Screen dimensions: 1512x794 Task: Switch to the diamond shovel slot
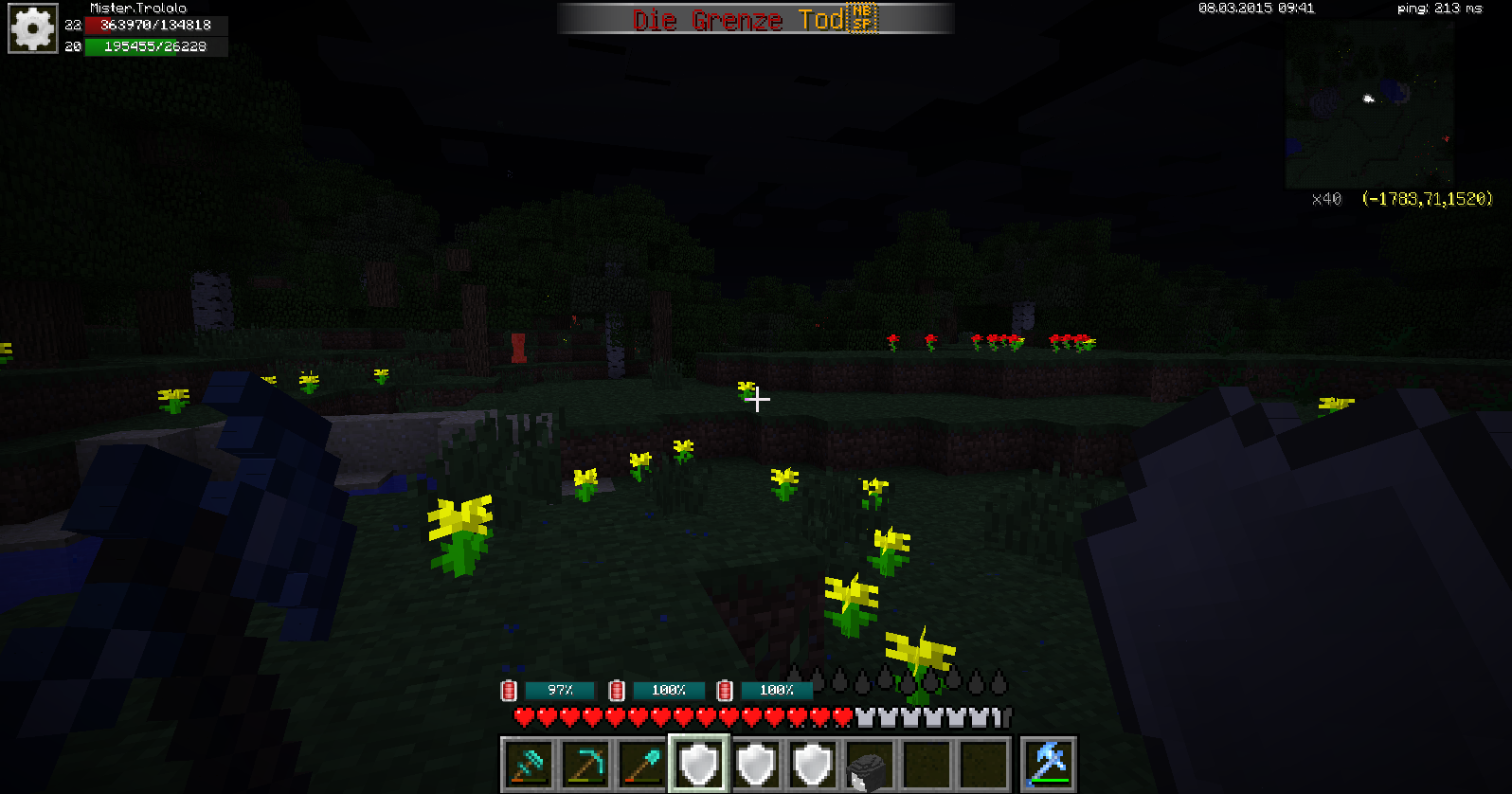coord(642,764)
